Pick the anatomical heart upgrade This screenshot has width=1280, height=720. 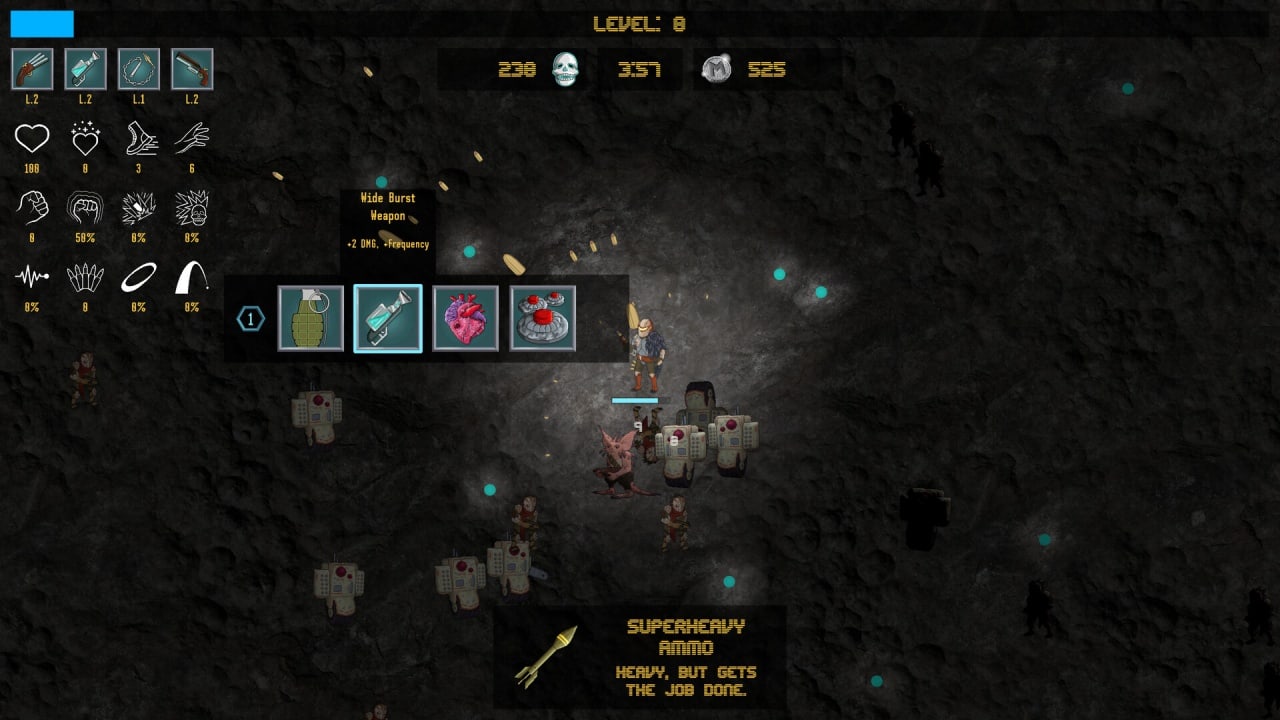tap(465, 318)
